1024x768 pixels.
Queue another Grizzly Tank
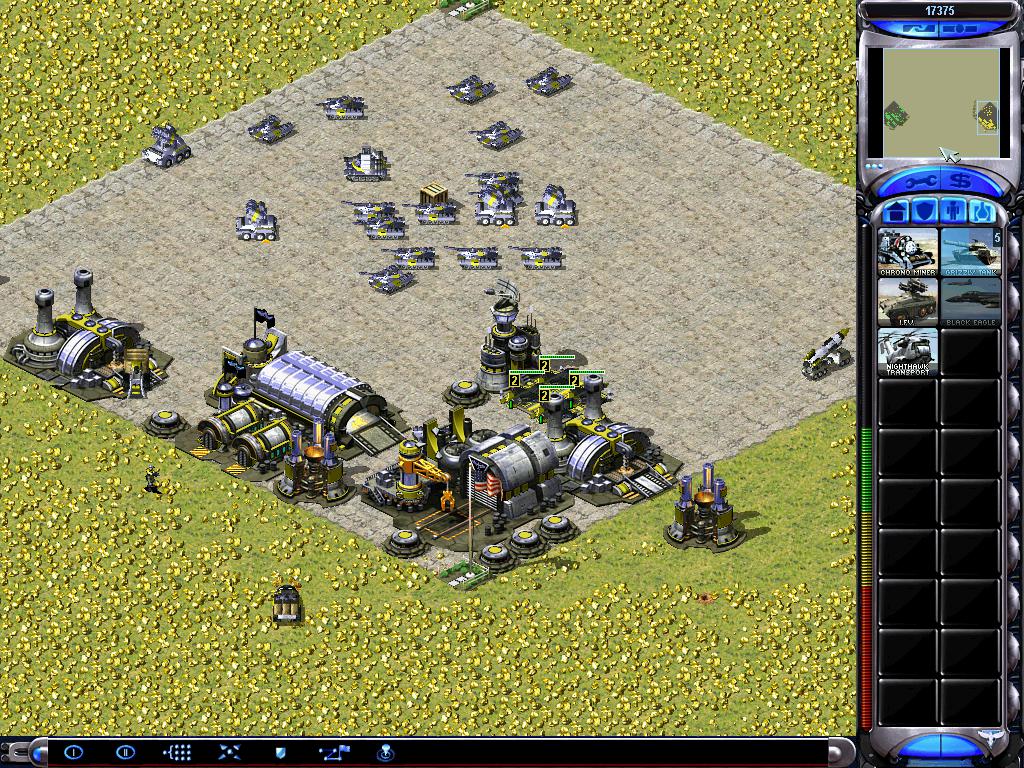[970, 252]
